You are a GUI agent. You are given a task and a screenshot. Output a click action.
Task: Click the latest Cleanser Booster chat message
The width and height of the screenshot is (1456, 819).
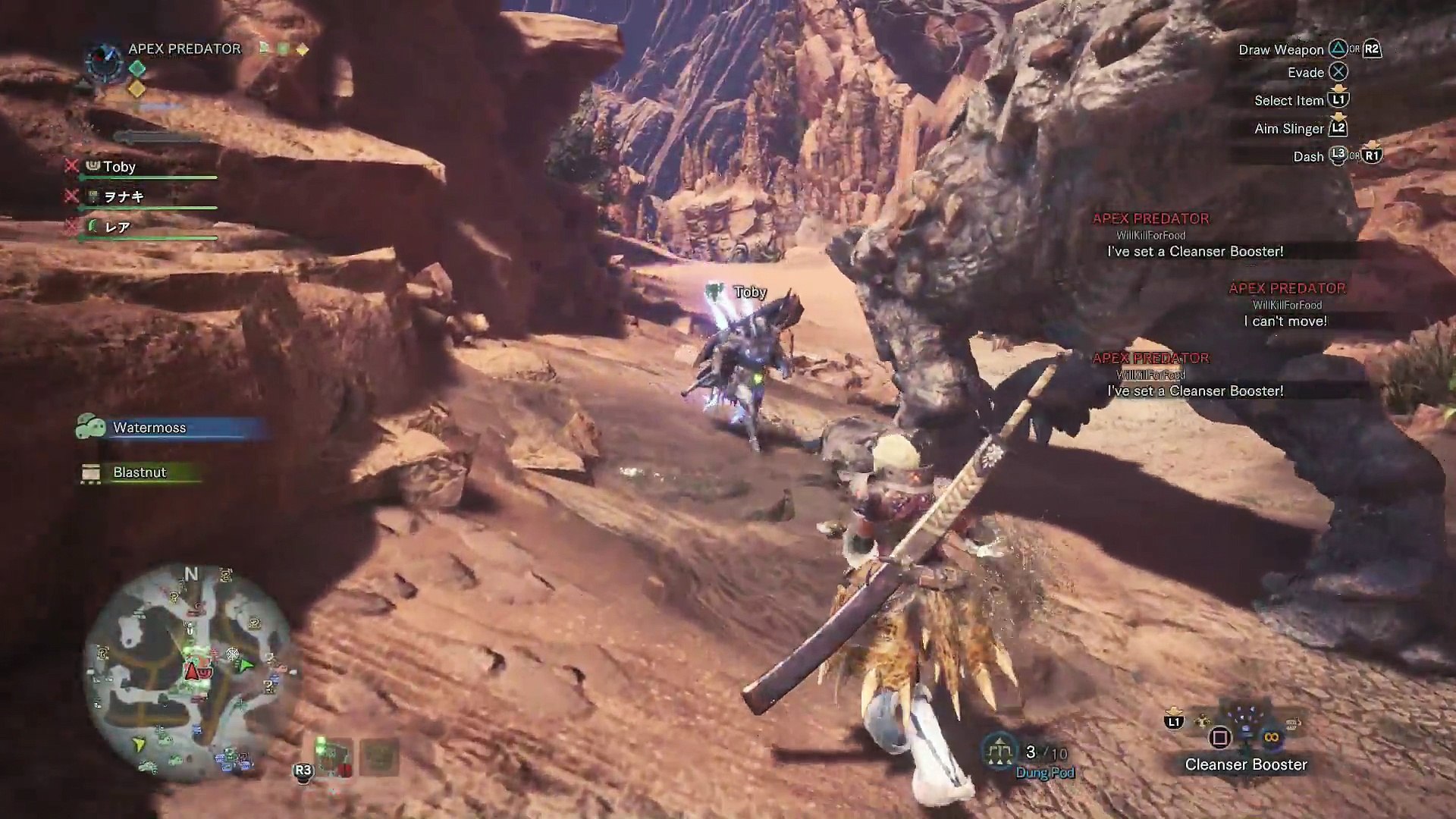click(x=1195, y=391)
